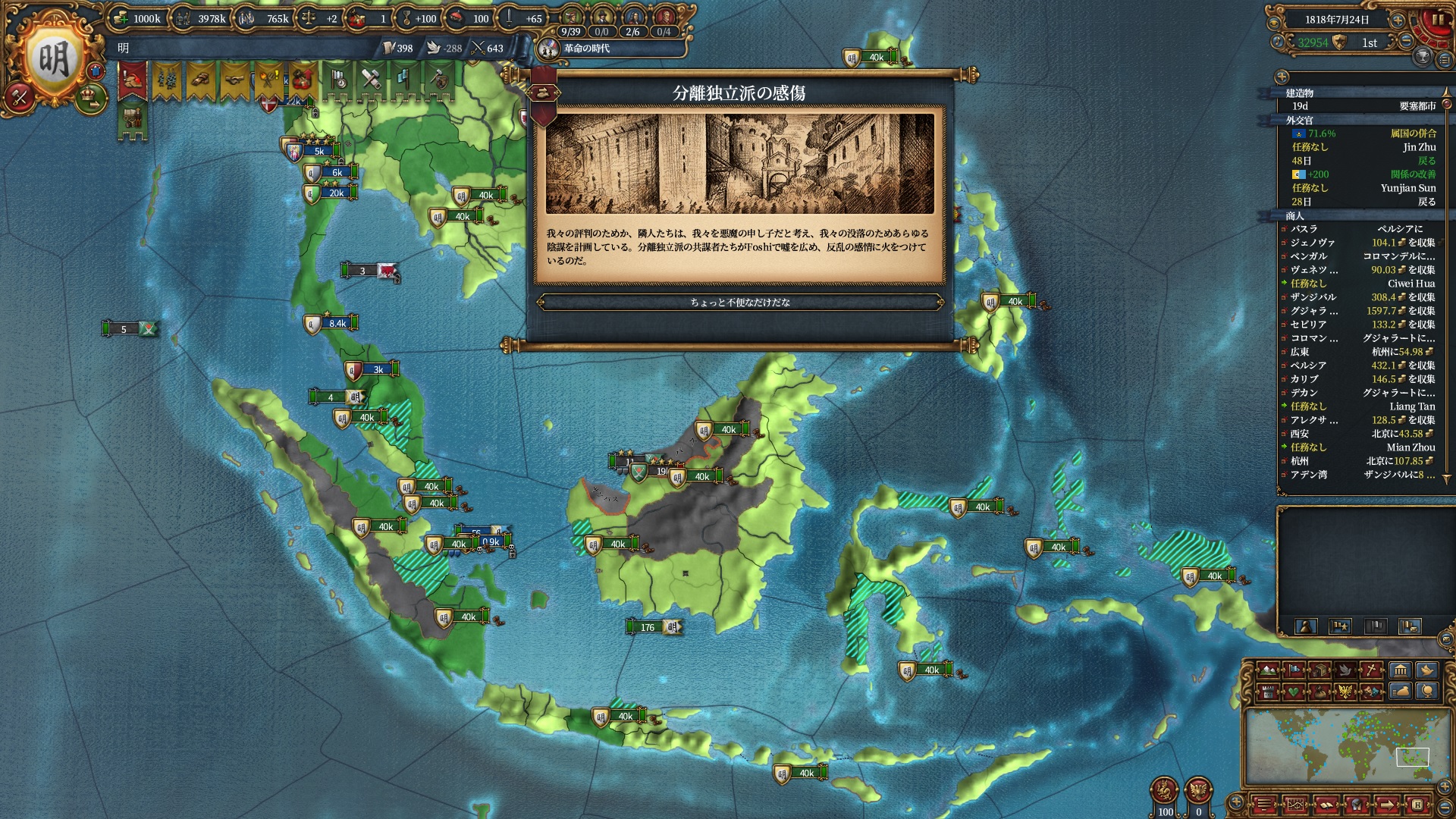Image resolution: width=1456 pixels, height=819 pixels.
Task: Pause the game with the pause button
Action: pos(1438,20)
